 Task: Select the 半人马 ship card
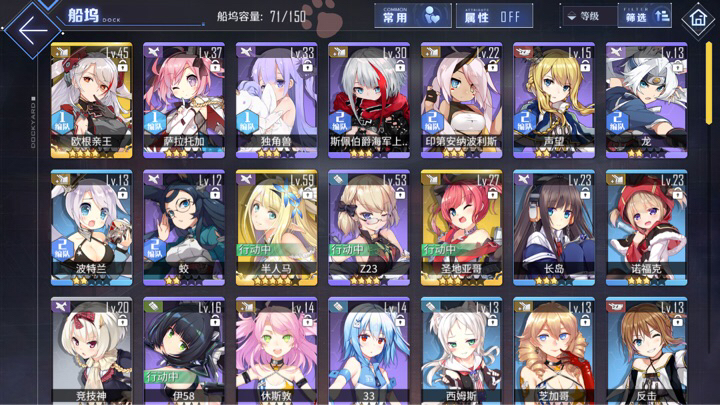(x=275, y=226)
